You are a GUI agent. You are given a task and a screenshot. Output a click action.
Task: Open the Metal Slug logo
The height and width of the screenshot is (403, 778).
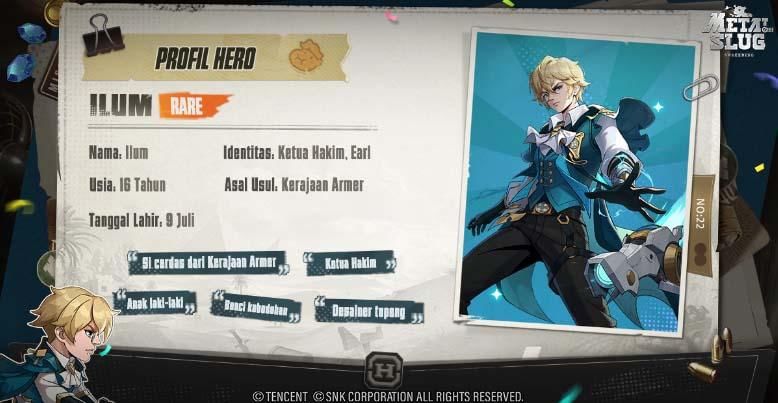coord(736,34)
